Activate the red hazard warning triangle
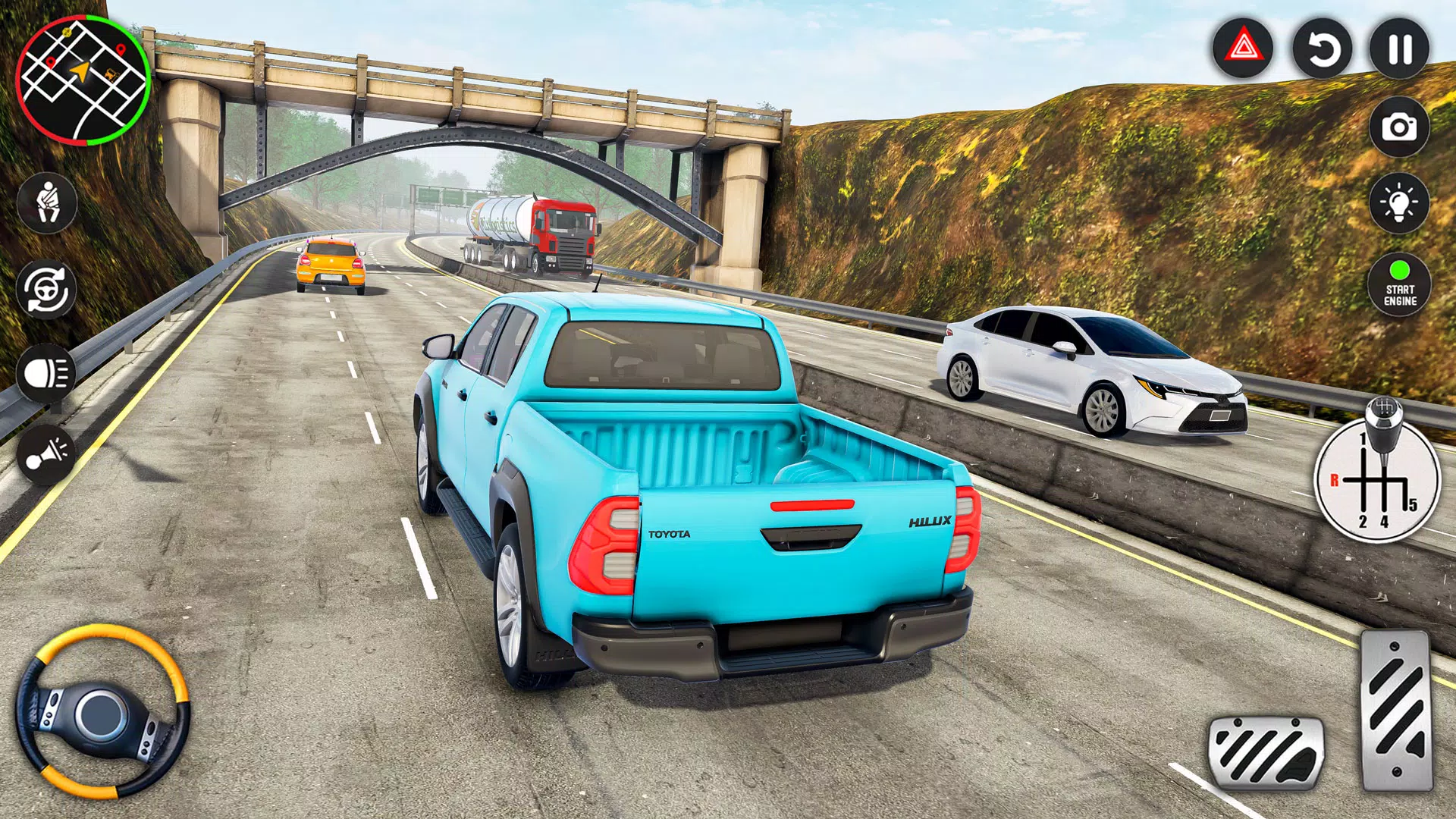1456x819 pixels. (1243, 49)
